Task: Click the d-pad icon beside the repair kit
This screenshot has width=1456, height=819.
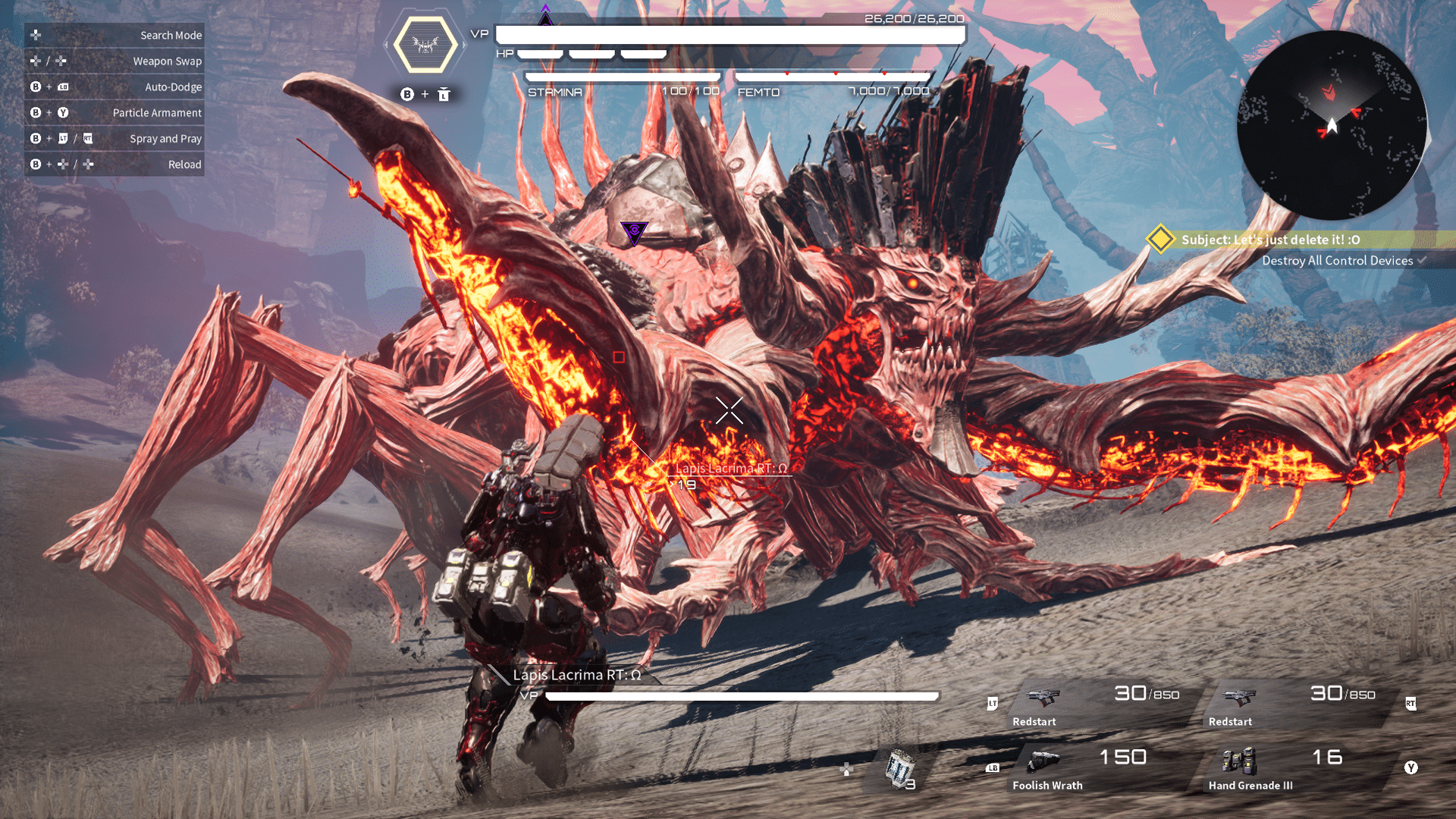Action: pos(846,767)
